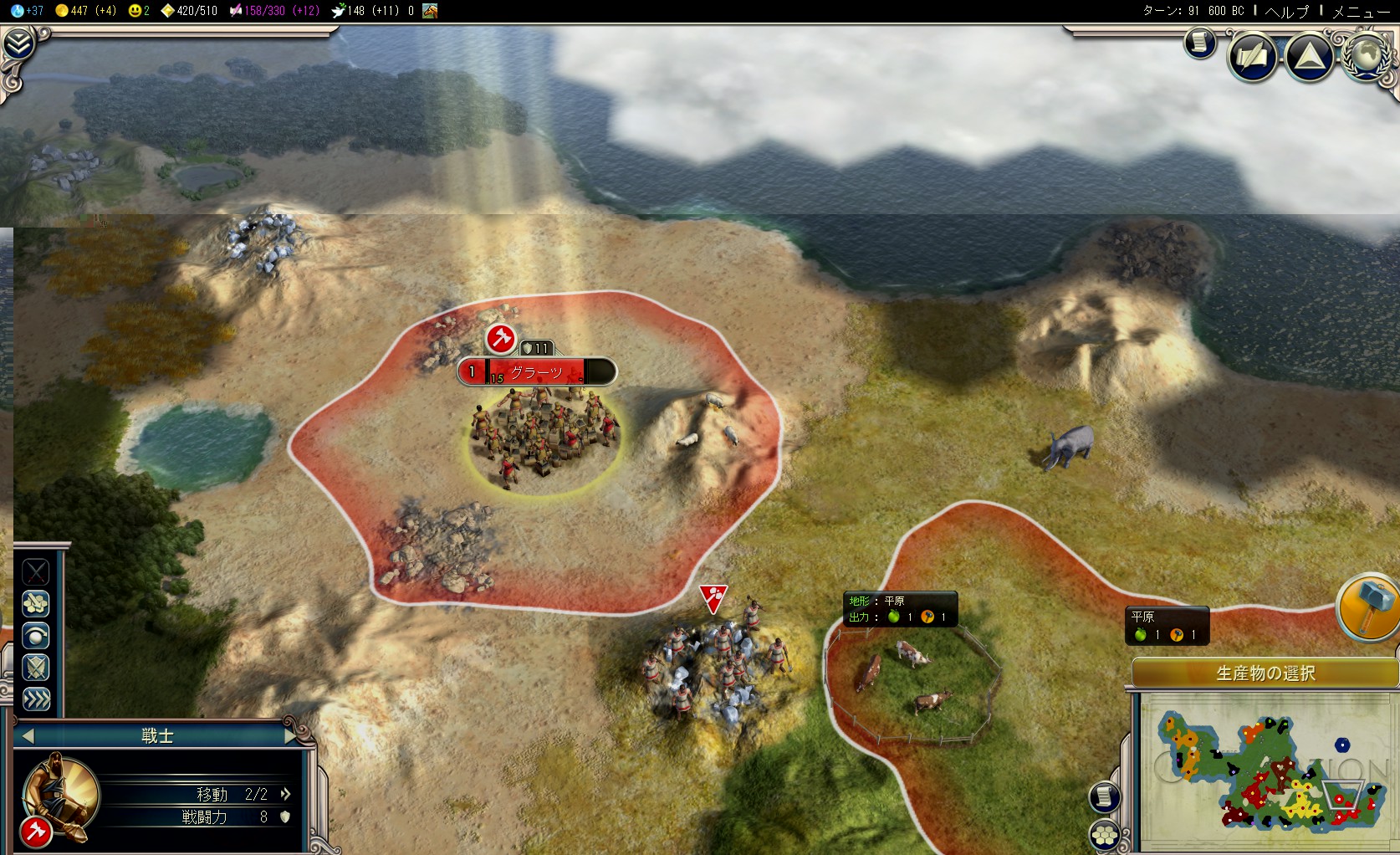Open the small scroll notification log
Viewport: 1400px width, 855px height.
coord(1199,42)
